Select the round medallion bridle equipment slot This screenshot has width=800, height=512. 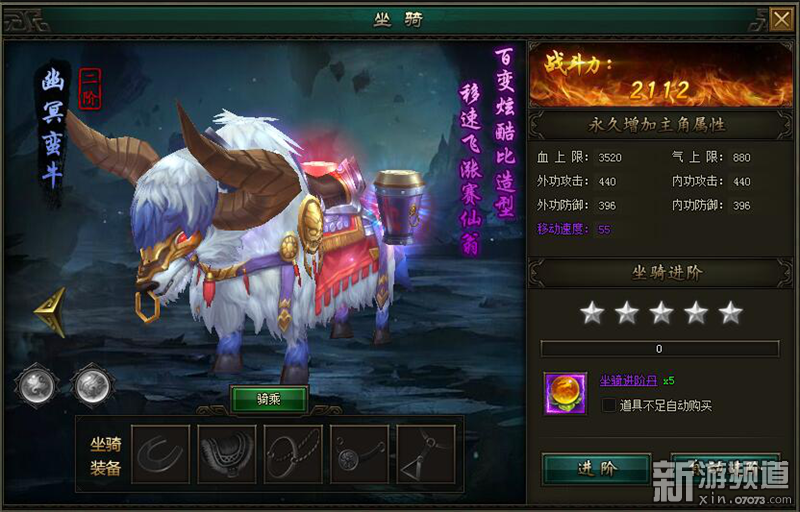pos(359,454)
